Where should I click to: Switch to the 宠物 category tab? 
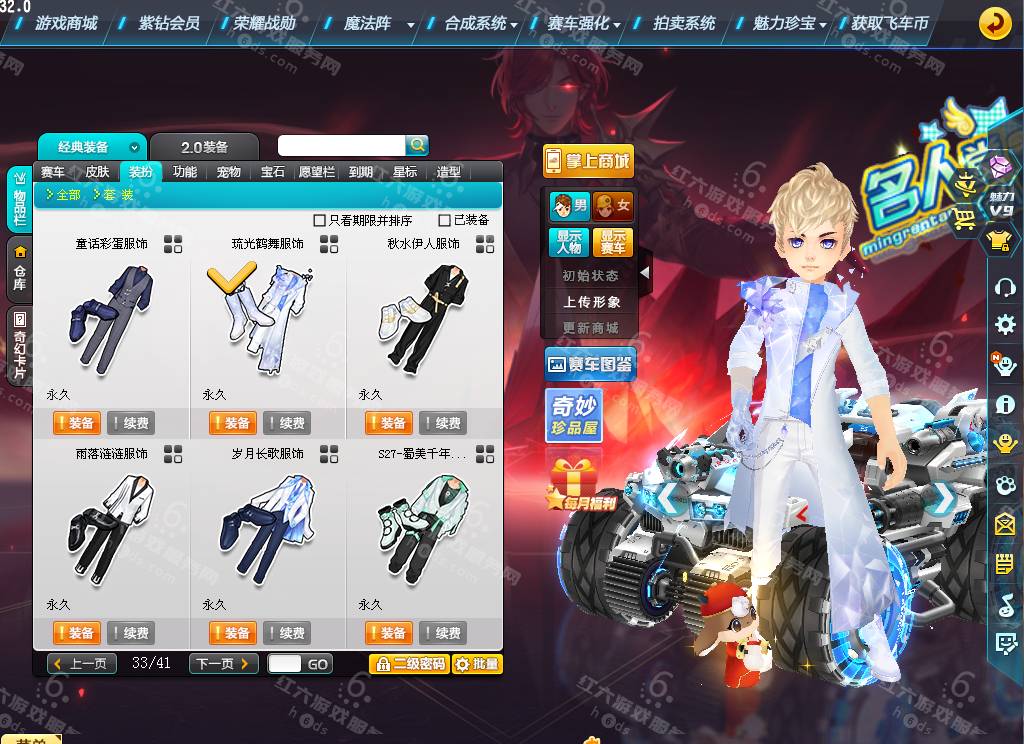click(x=229, y=172)
